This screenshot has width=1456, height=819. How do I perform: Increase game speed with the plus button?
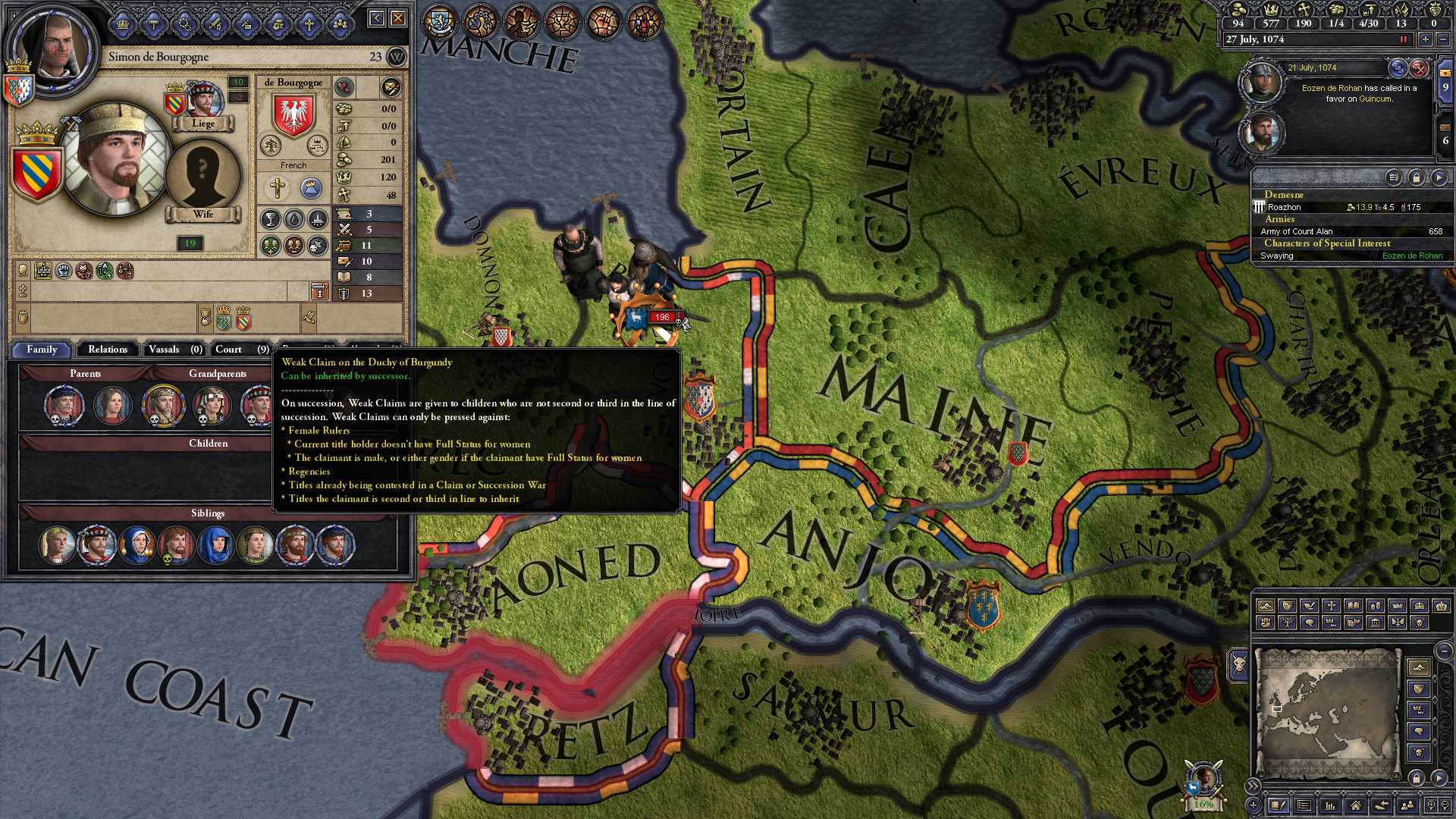pos(1426,39)
